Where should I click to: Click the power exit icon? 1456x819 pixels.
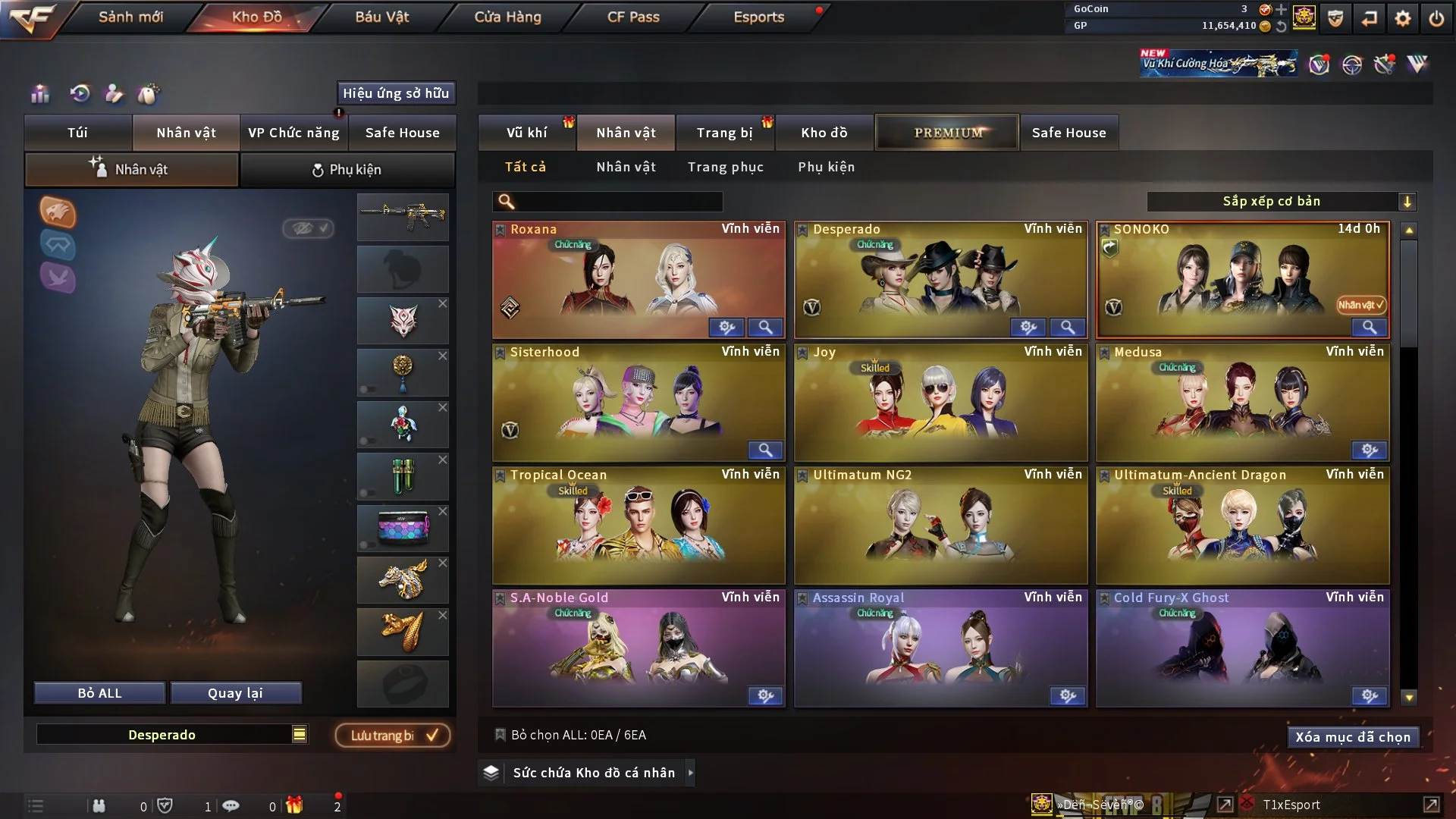click(1436, 18)
